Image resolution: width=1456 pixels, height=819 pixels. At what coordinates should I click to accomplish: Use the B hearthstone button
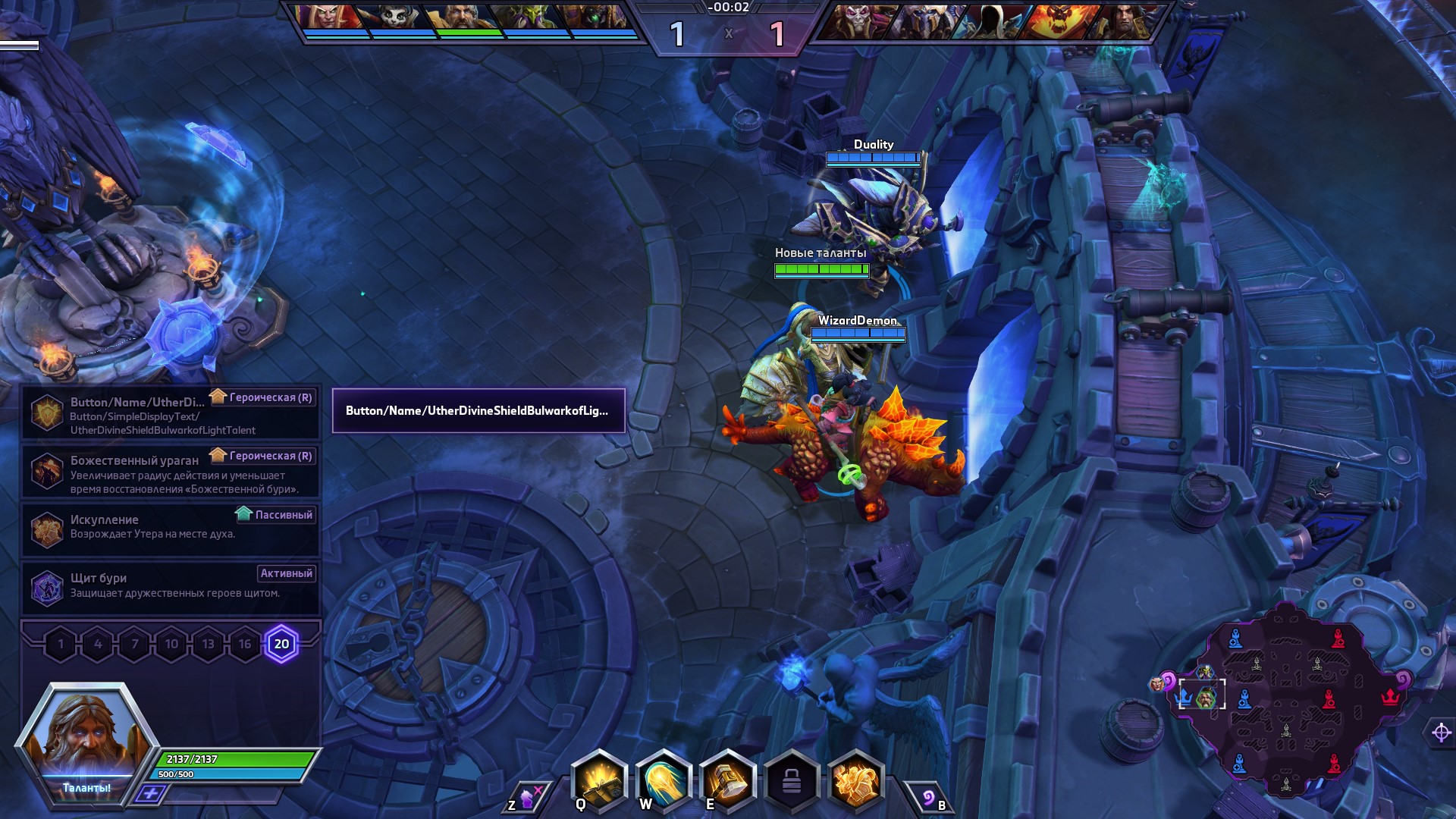[930, 798]
